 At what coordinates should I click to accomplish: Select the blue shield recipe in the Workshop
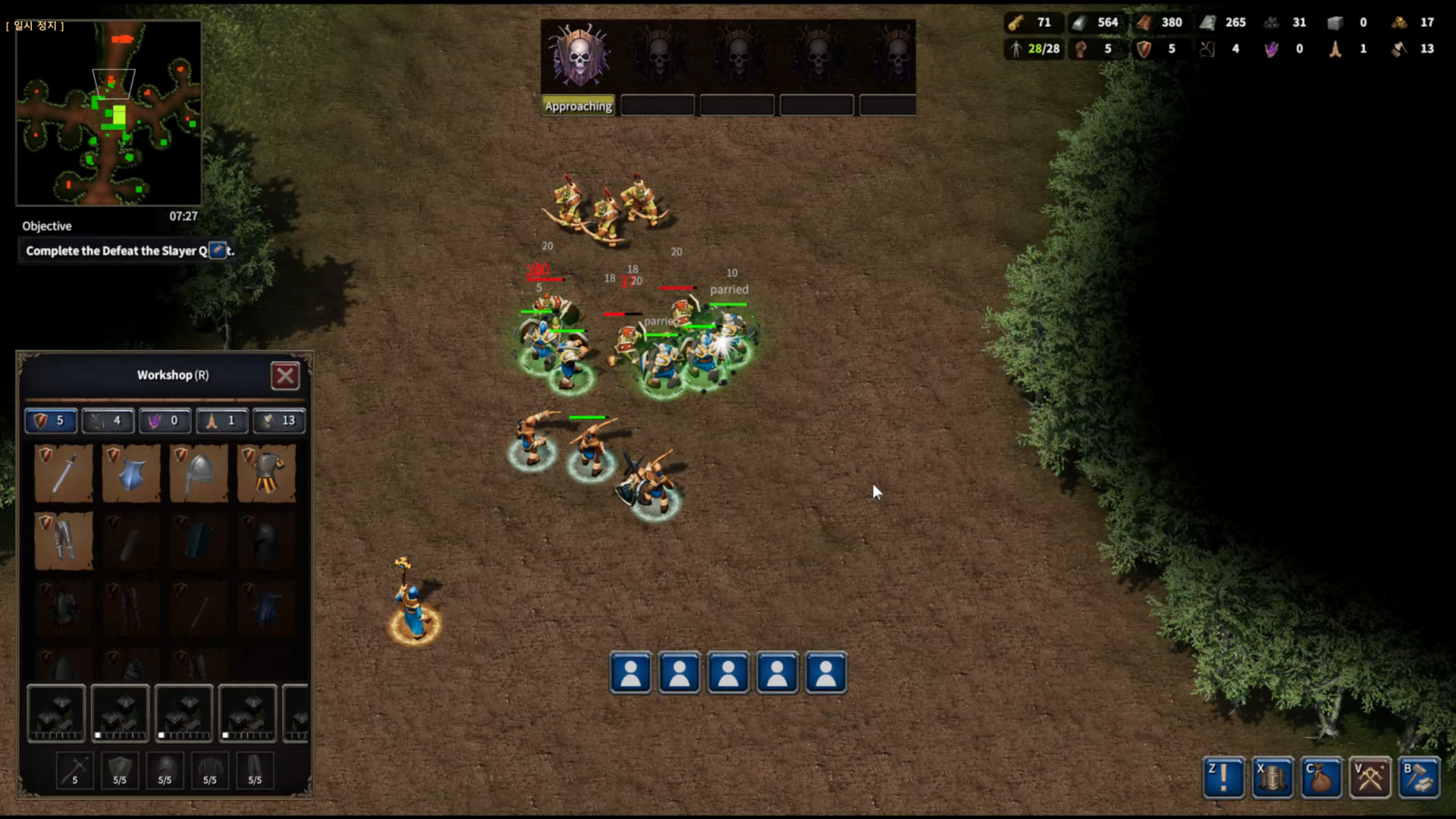(x=130, y=473)
